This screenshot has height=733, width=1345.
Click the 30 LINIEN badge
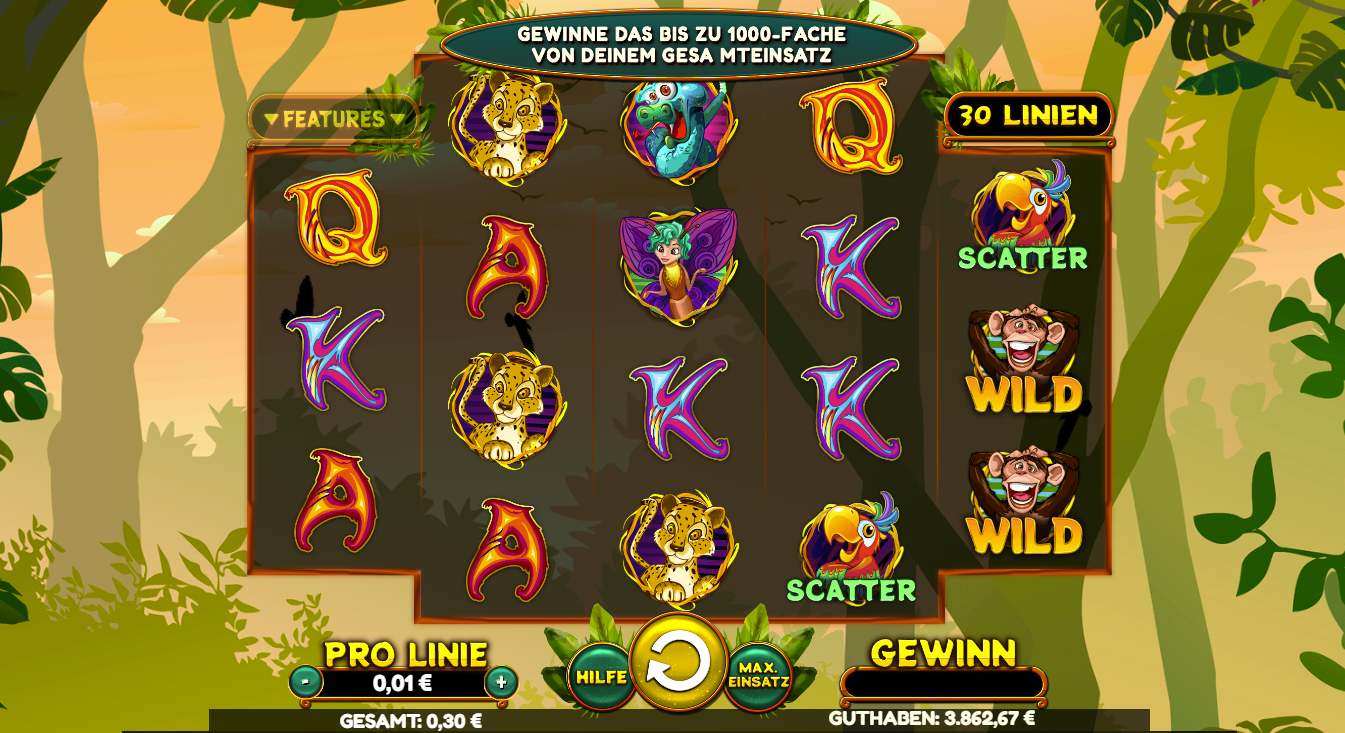click(x=1027, y=115)
